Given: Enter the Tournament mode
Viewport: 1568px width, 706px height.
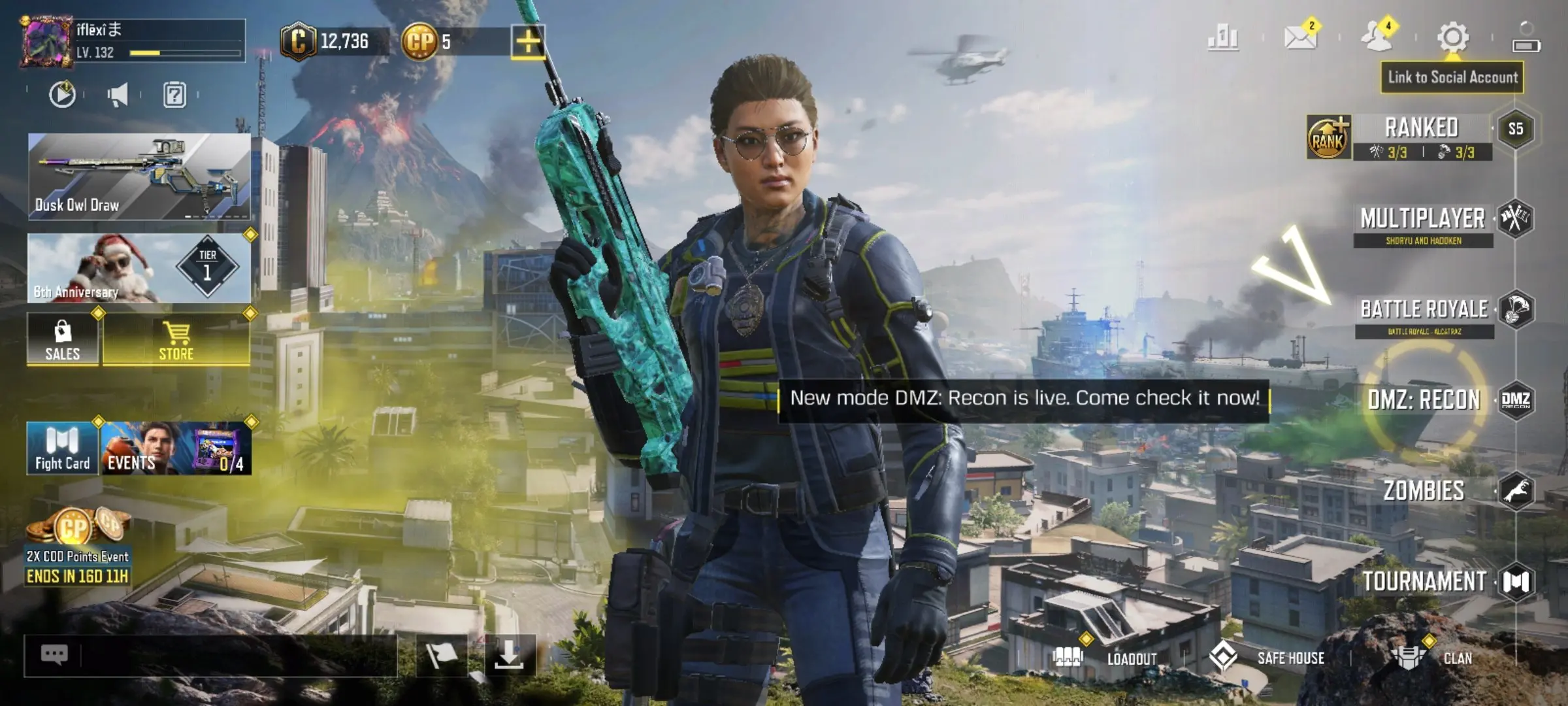Looking at the screenshot, I should tap(1424, 581).
